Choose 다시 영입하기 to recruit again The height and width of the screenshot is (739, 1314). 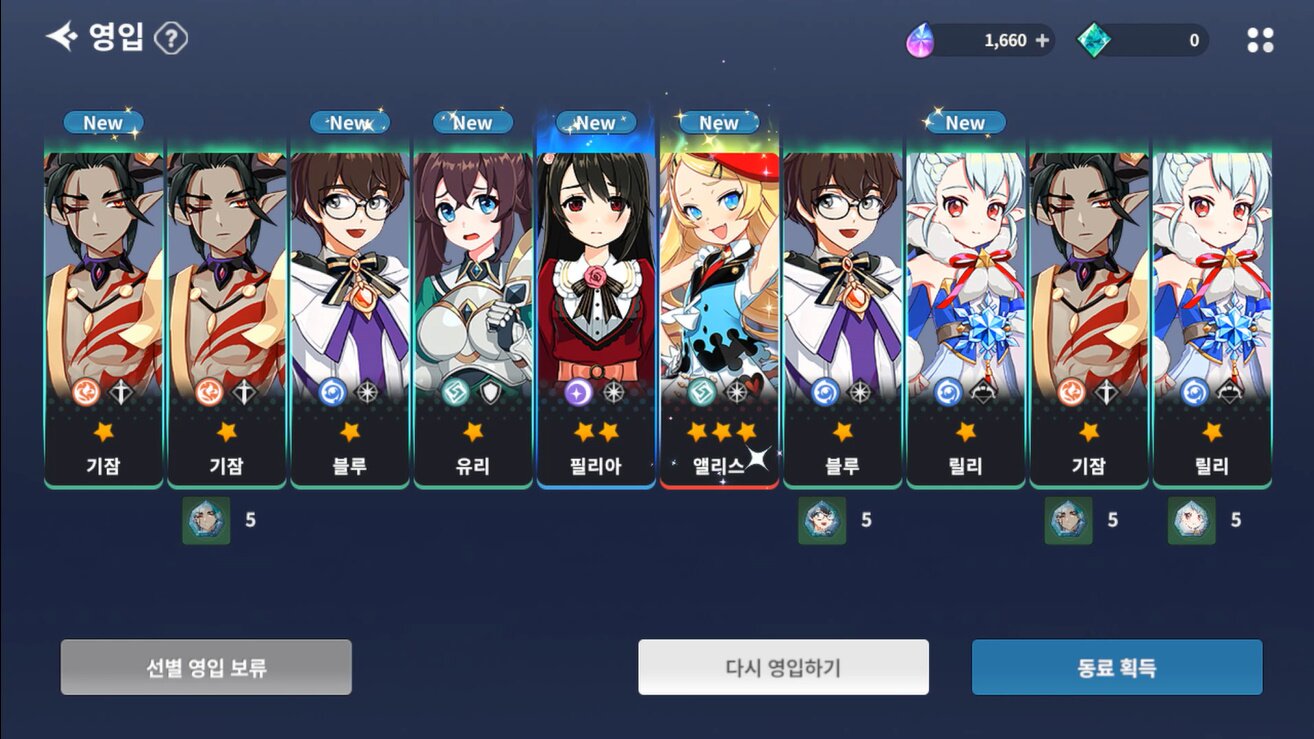click(x=783, y=667)
